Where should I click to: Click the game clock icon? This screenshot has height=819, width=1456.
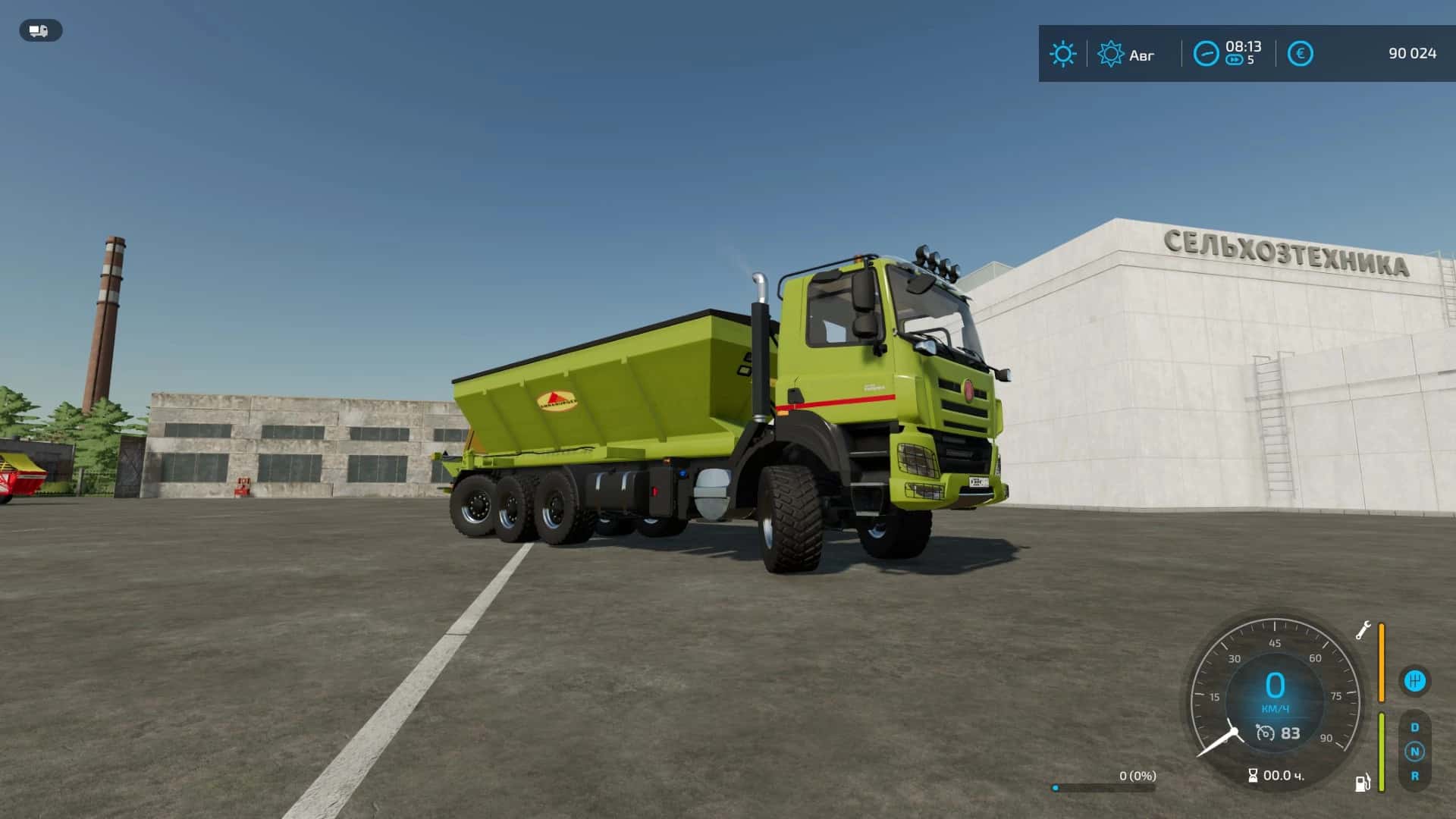pos(1206,54)
